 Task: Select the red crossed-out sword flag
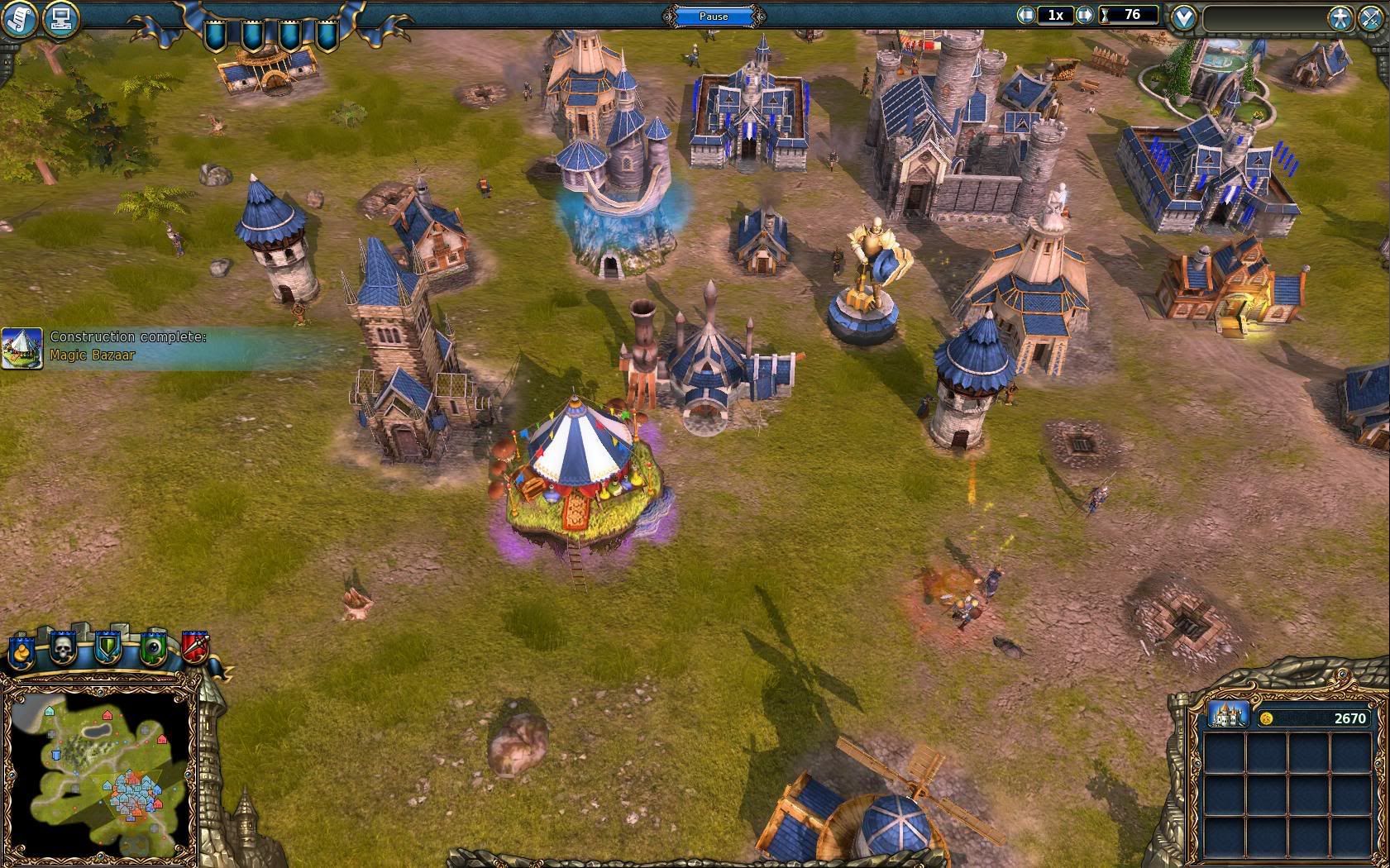(195, 647)
